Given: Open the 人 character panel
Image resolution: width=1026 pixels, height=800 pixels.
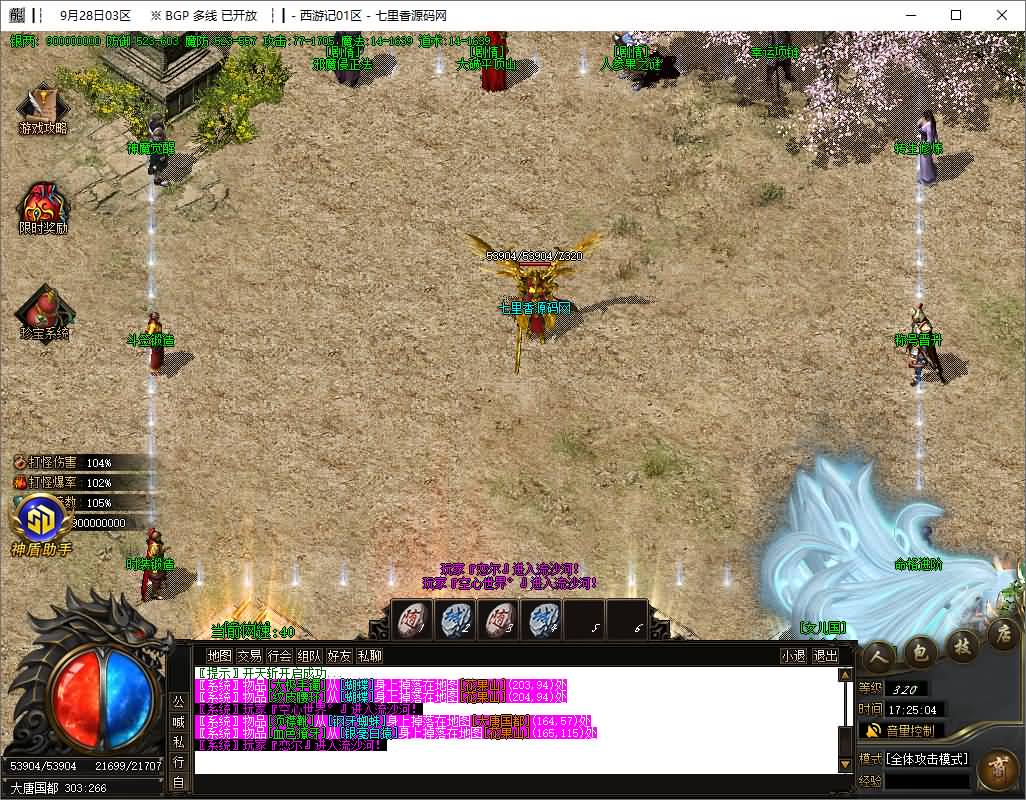Looking at the screenshot, I should coord(880,655).
